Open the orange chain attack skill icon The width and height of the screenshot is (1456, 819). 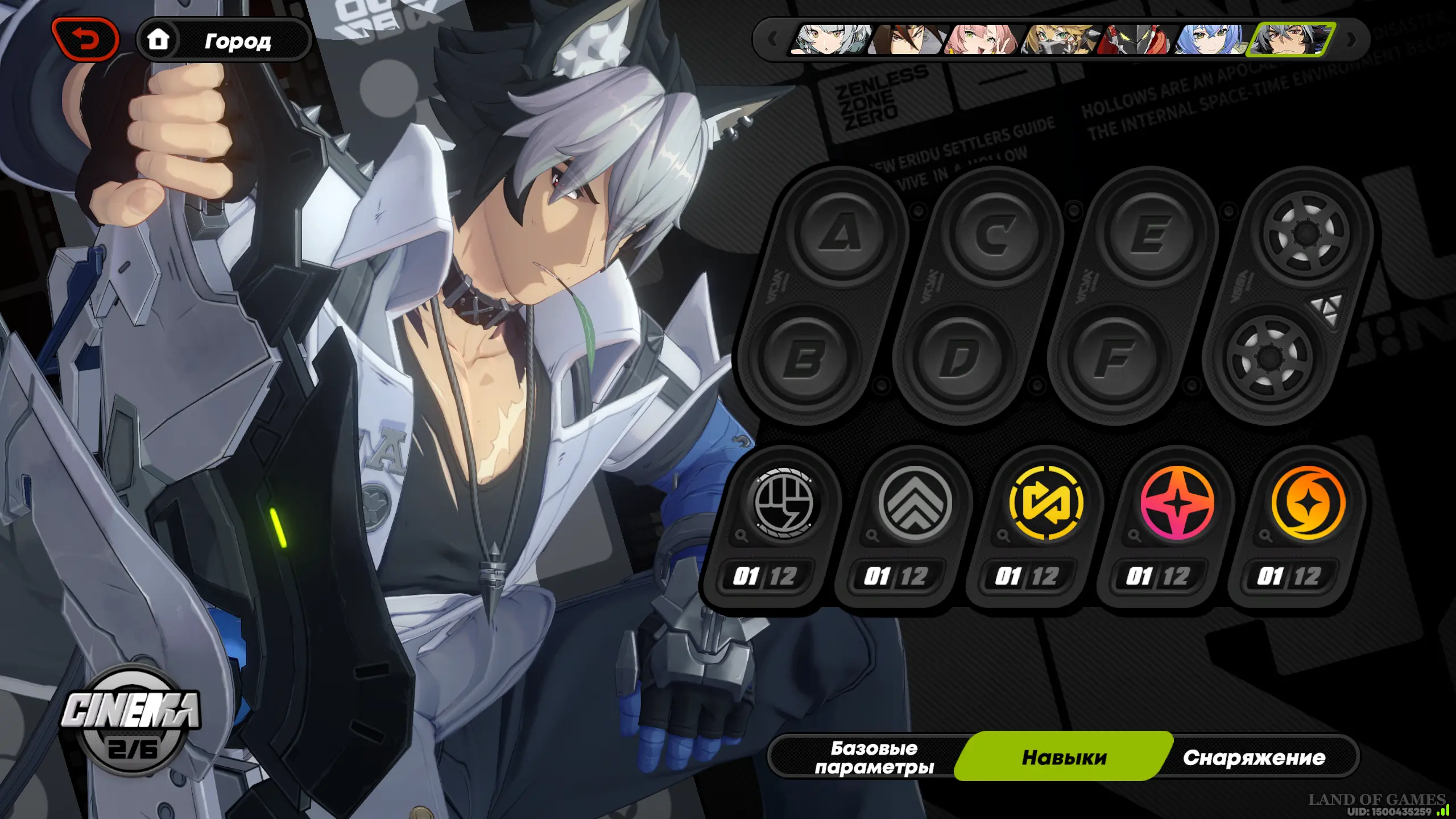[x=1308, y=503]
